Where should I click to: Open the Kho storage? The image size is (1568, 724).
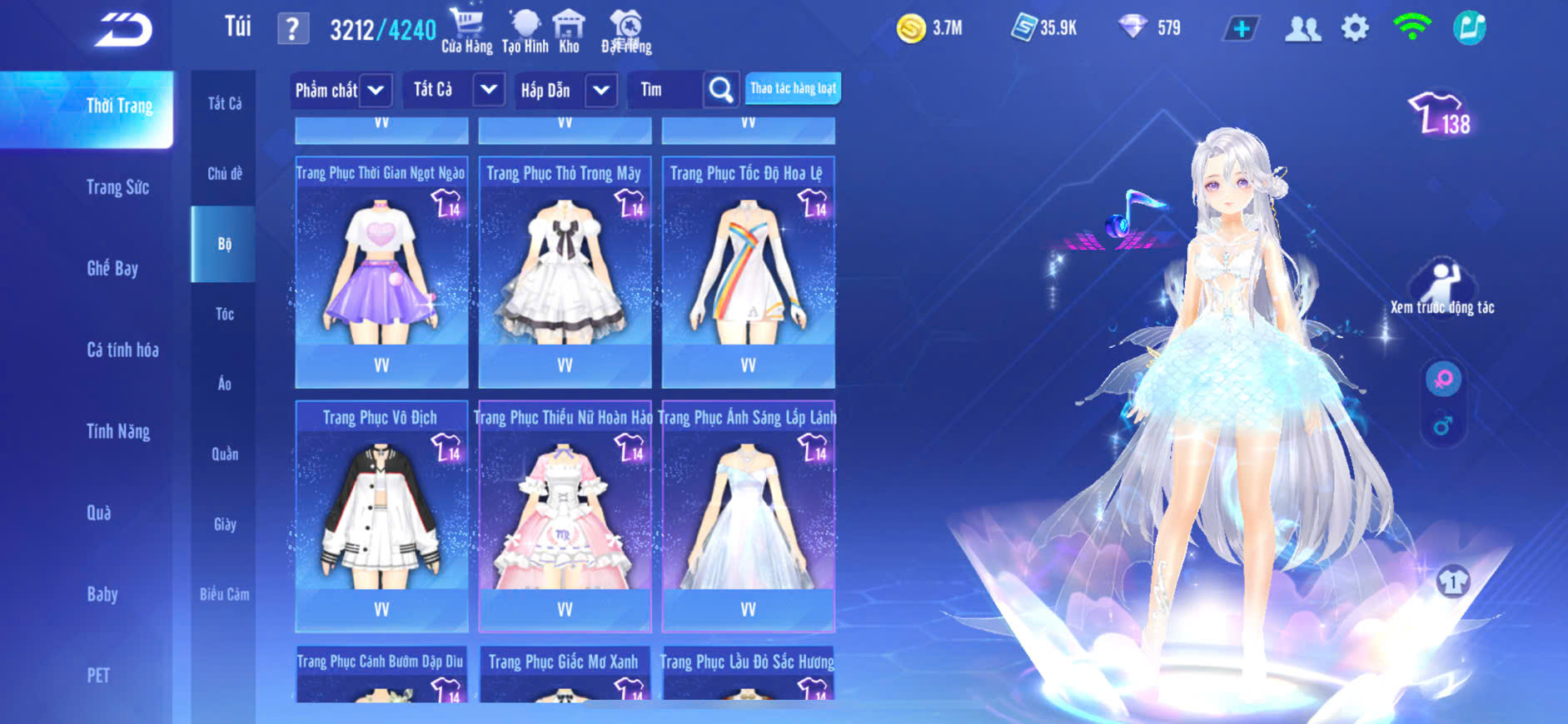coord(570,31)
